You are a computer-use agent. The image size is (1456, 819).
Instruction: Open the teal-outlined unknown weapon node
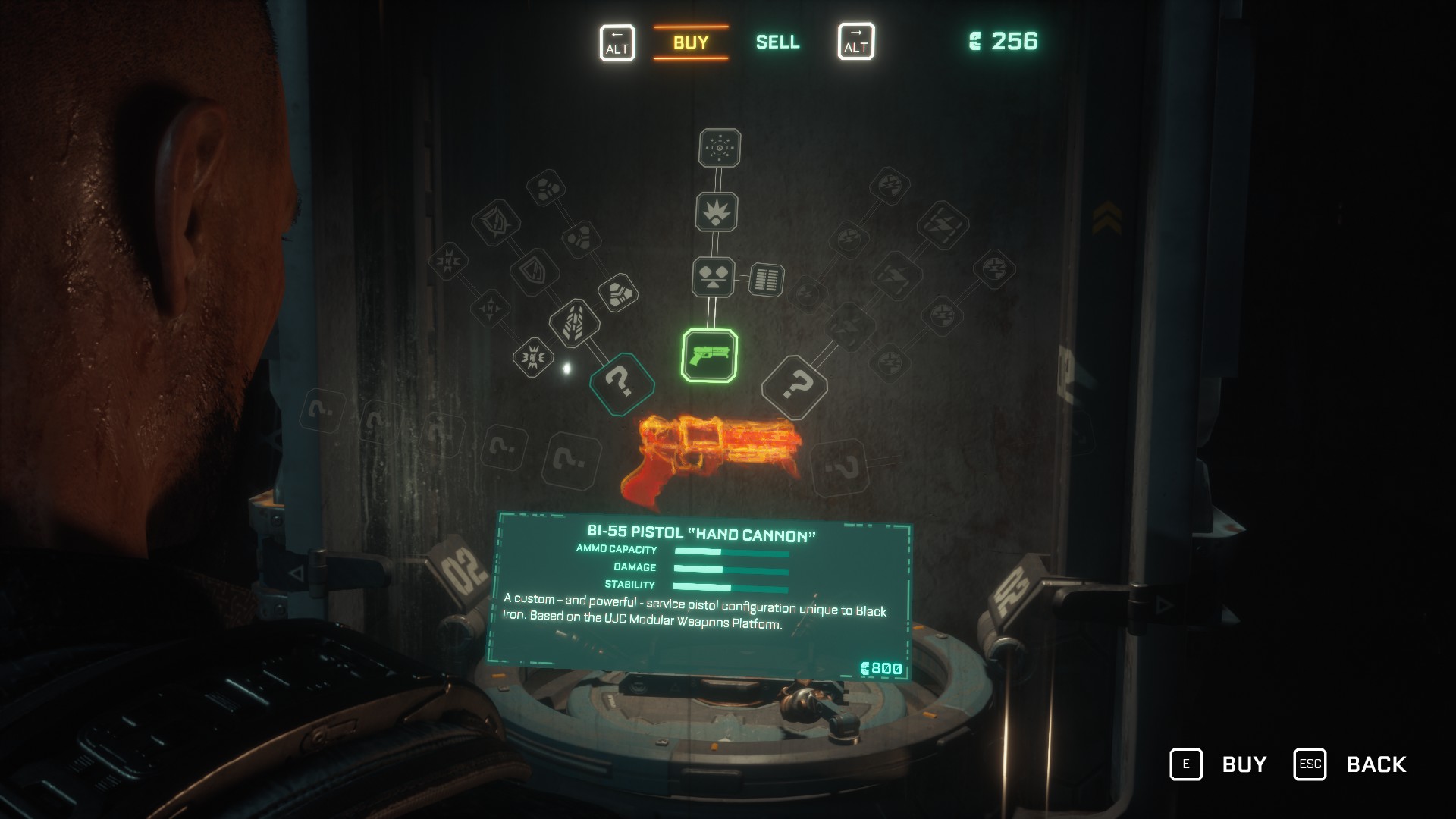(x=621, y=384)
